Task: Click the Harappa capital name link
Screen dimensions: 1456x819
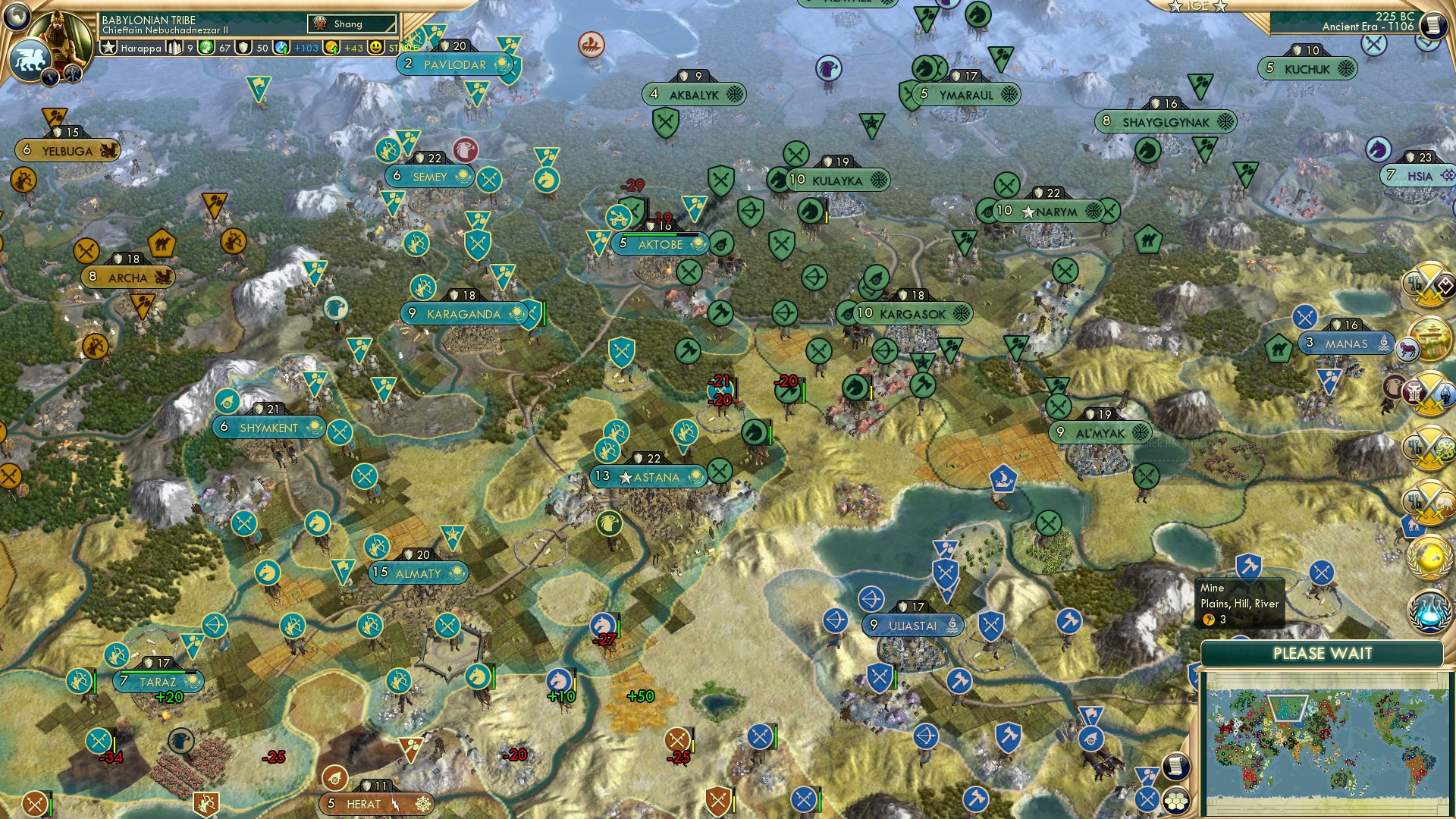Action: (x=140, y=47)
